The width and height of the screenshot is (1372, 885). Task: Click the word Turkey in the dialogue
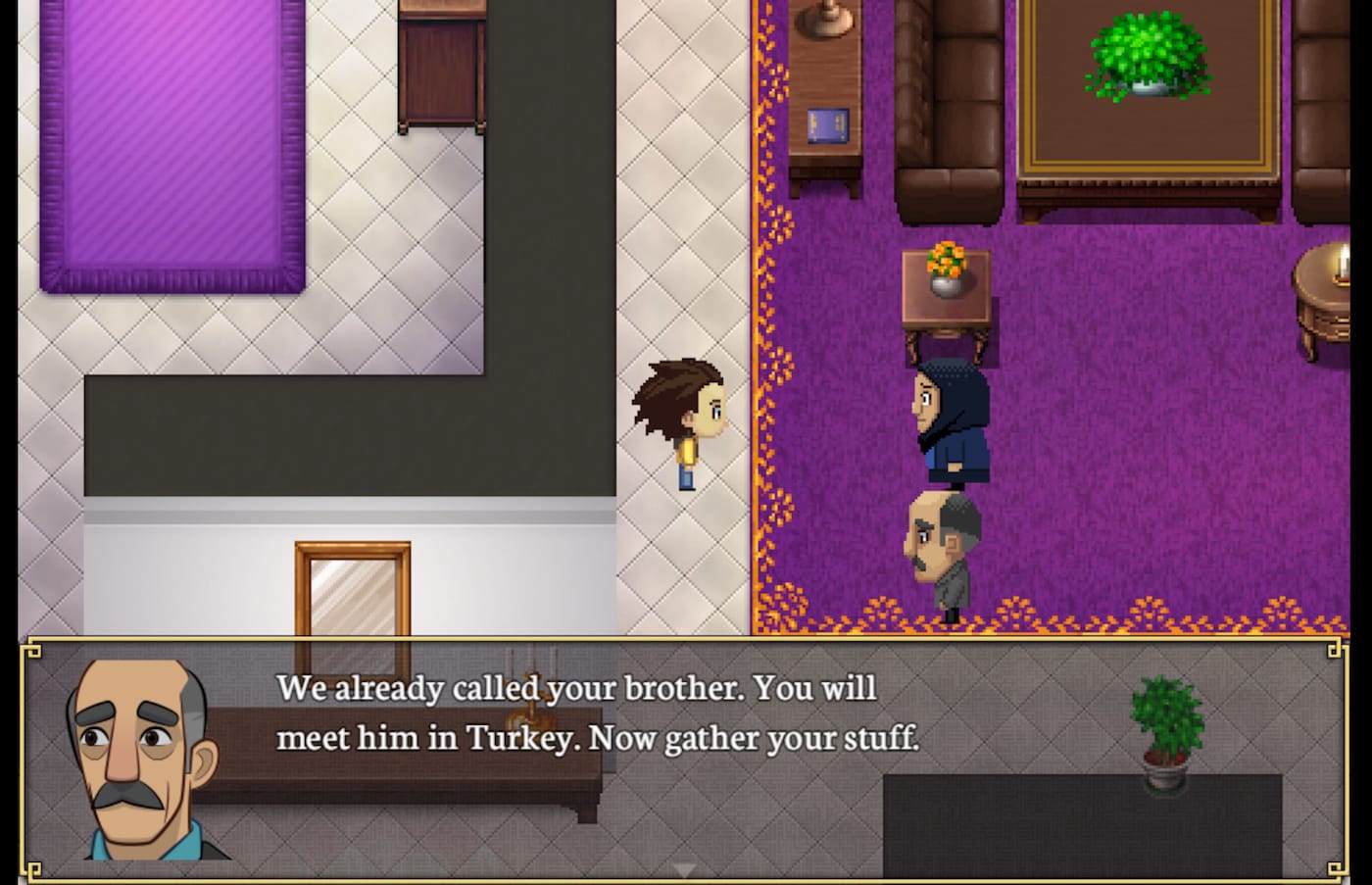pos(517,739)
